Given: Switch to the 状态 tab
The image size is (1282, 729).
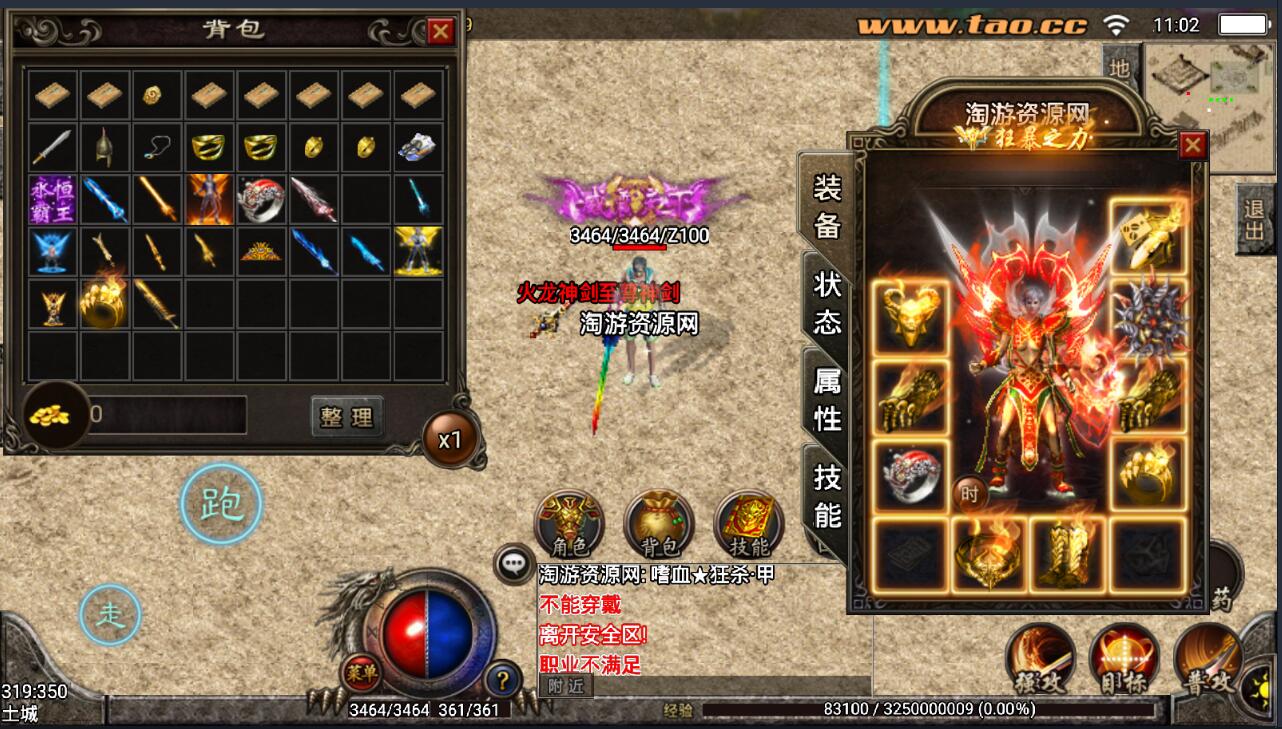Looking at the screenshot, I should point(827,304).
